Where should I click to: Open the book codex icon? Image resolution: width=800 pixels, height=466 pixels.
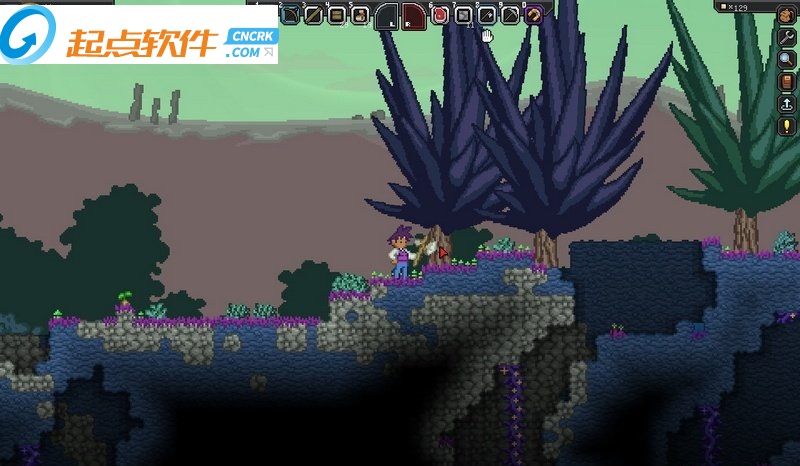coord(786,81)
